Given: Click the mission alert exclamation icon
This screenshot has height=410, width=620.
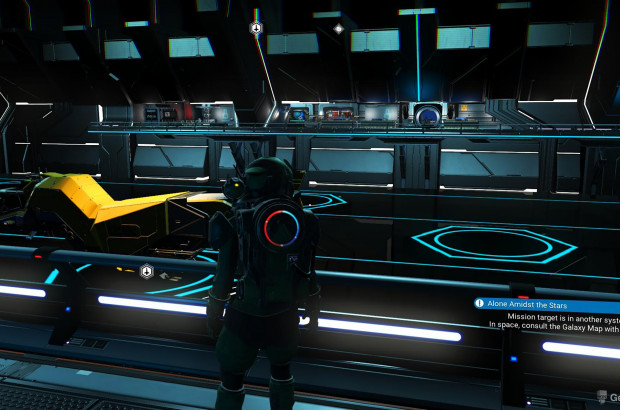Looking at the screenshot, I should point(480,303).
